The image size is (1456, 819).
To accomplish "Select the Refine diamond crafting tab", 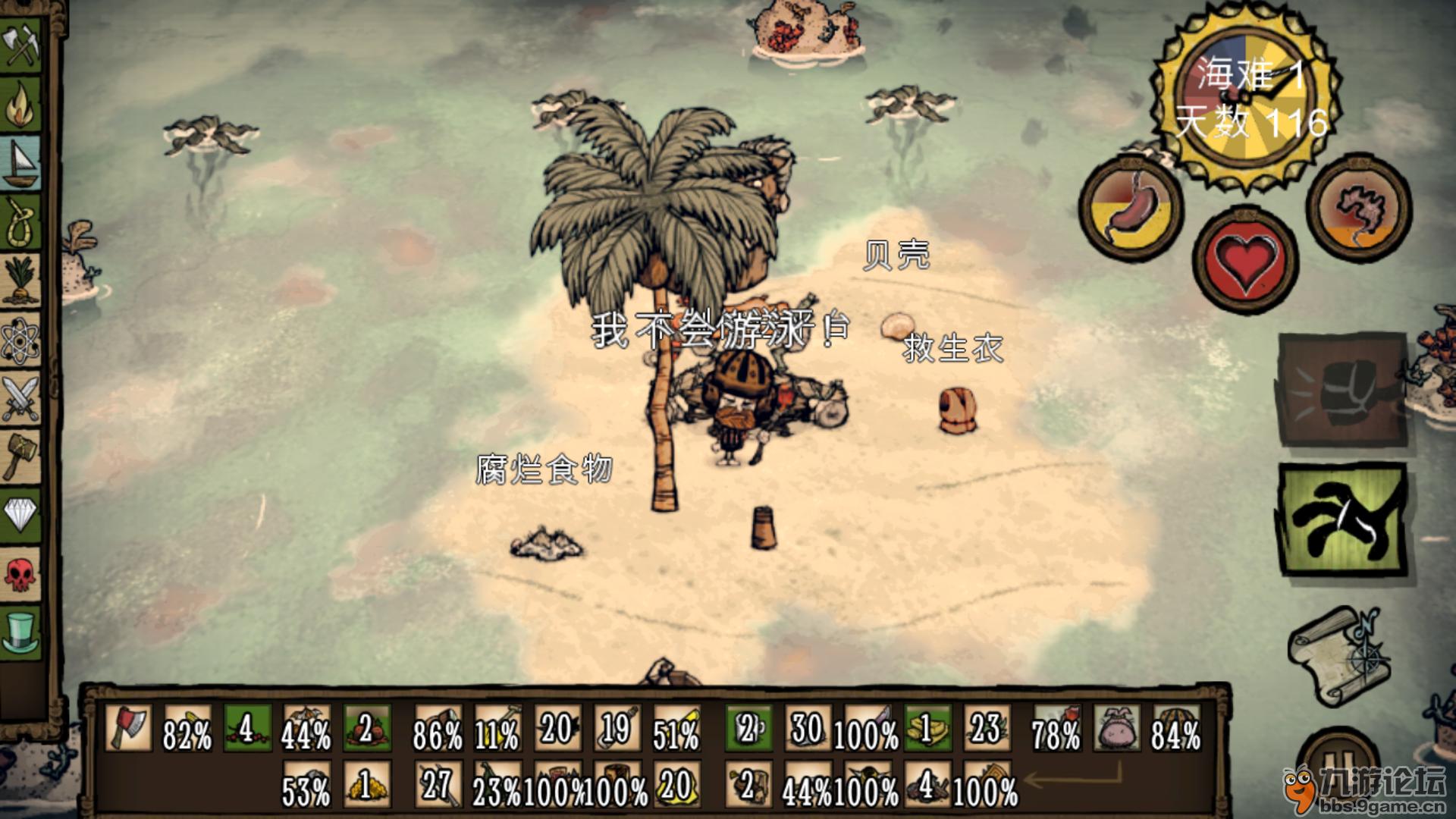I will 21,514.
